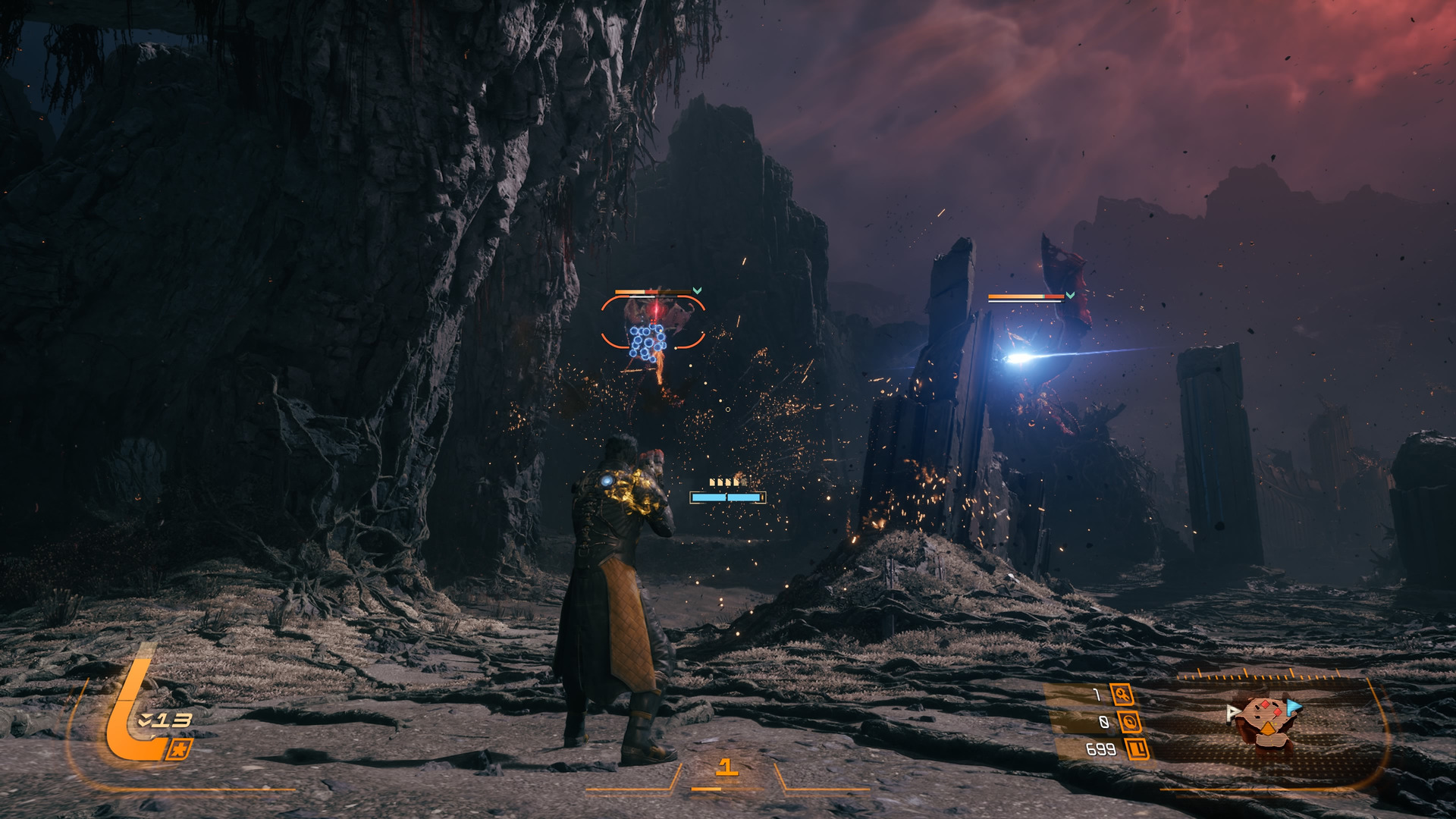This screenshot has height=819, width=1456.
Task: Click the star icon beside the health gauge
Action: coord(181,749)
